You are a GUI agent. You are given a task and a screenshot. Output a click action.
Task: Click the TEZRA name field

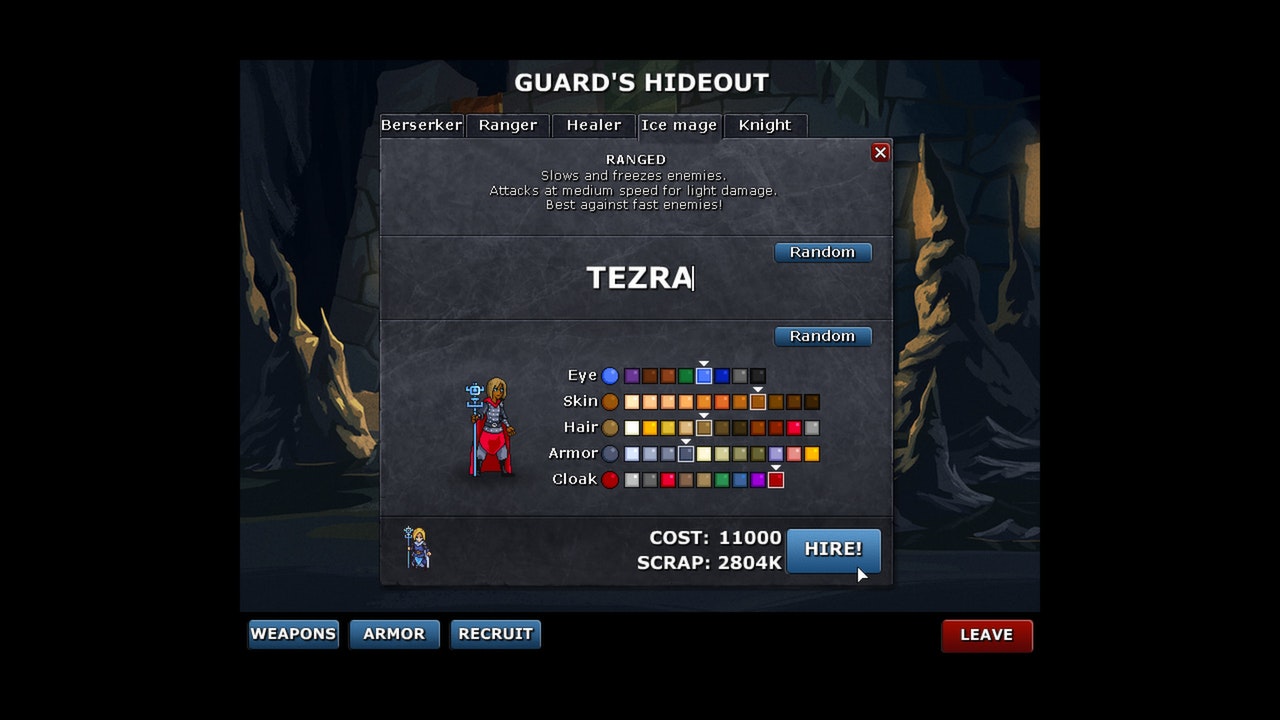click(x=639, y=278)
